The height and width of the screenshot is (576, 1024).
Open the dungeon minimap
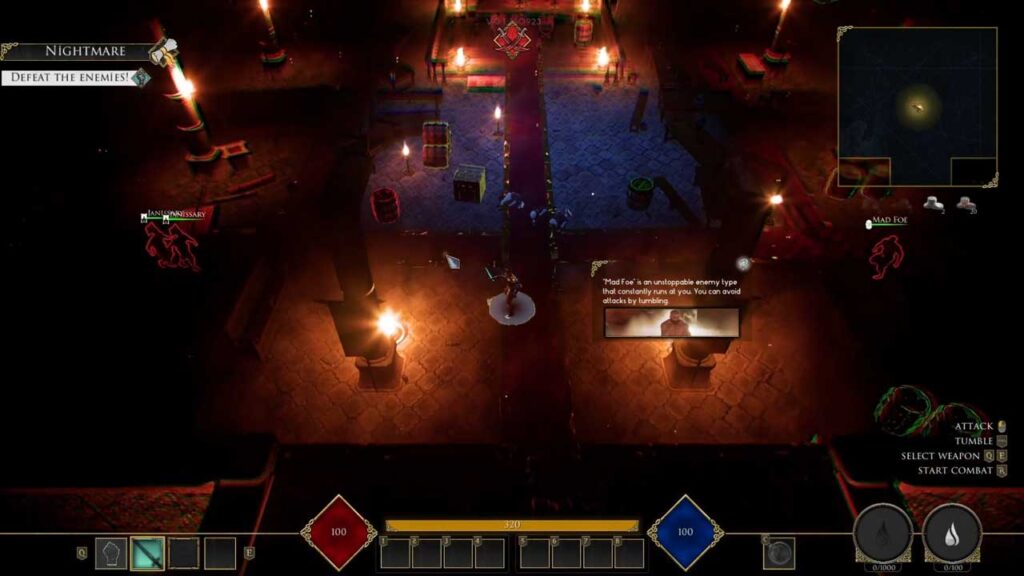[x=917, y=106]
